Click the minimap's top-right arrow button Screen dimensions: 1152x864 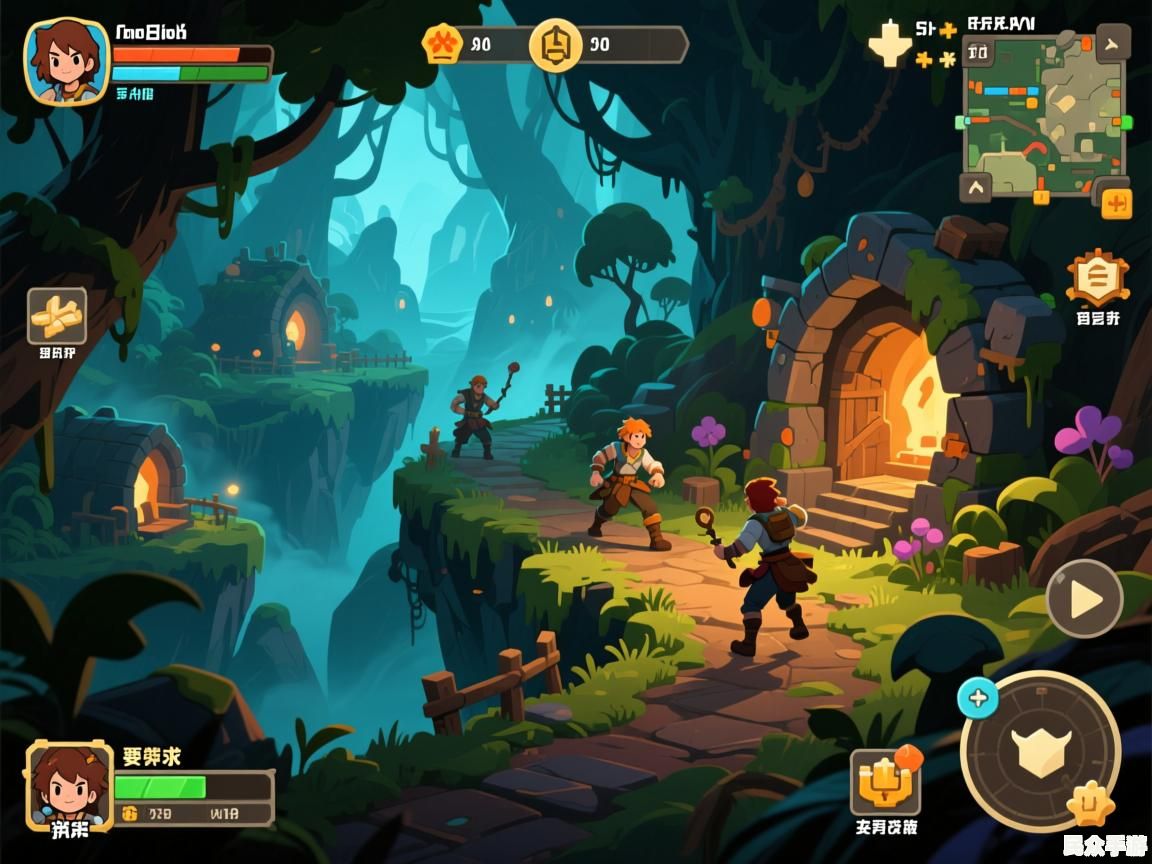coord(1112,43)
